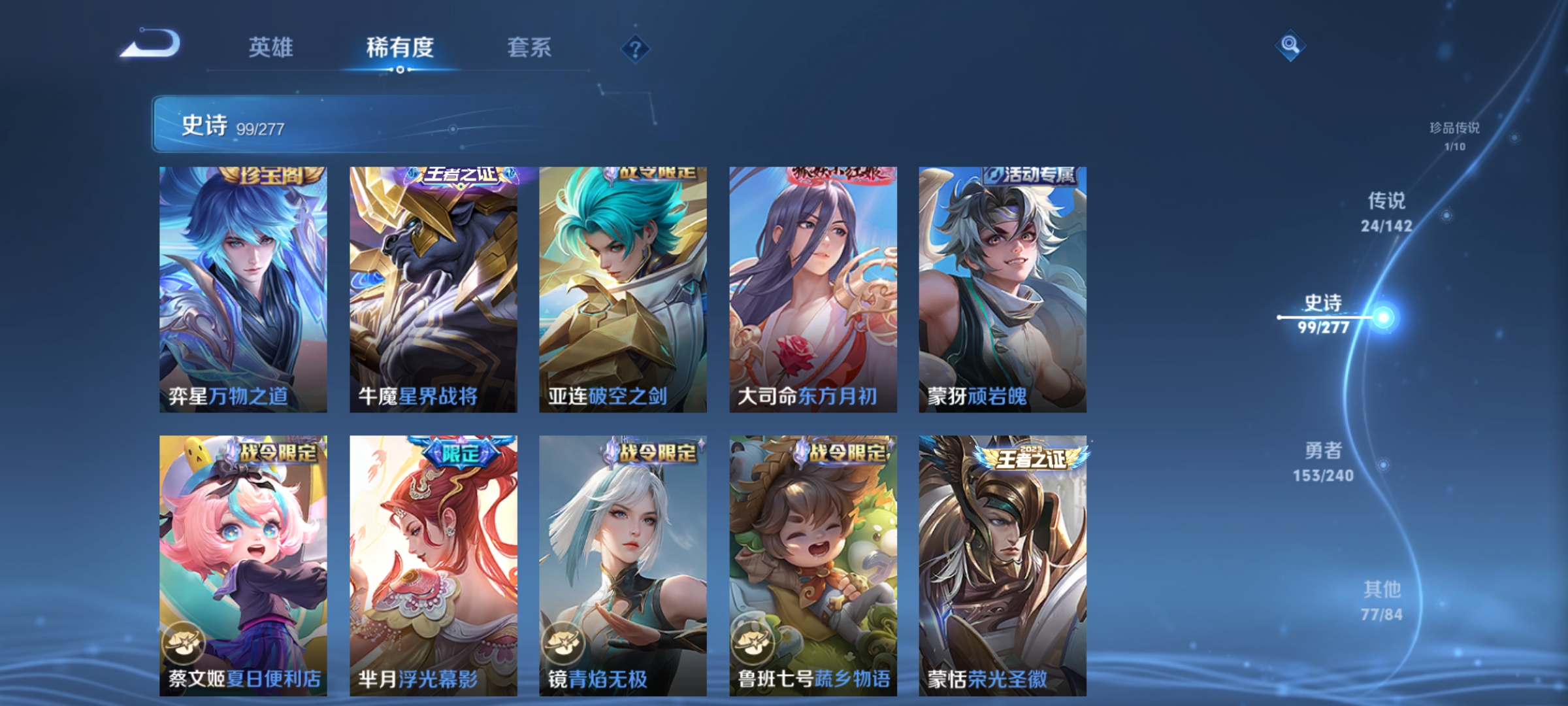Switch to the 套系 tab
Image resolution: width=1568 pixels, height=706 pixels.
(x=531, y=47)
